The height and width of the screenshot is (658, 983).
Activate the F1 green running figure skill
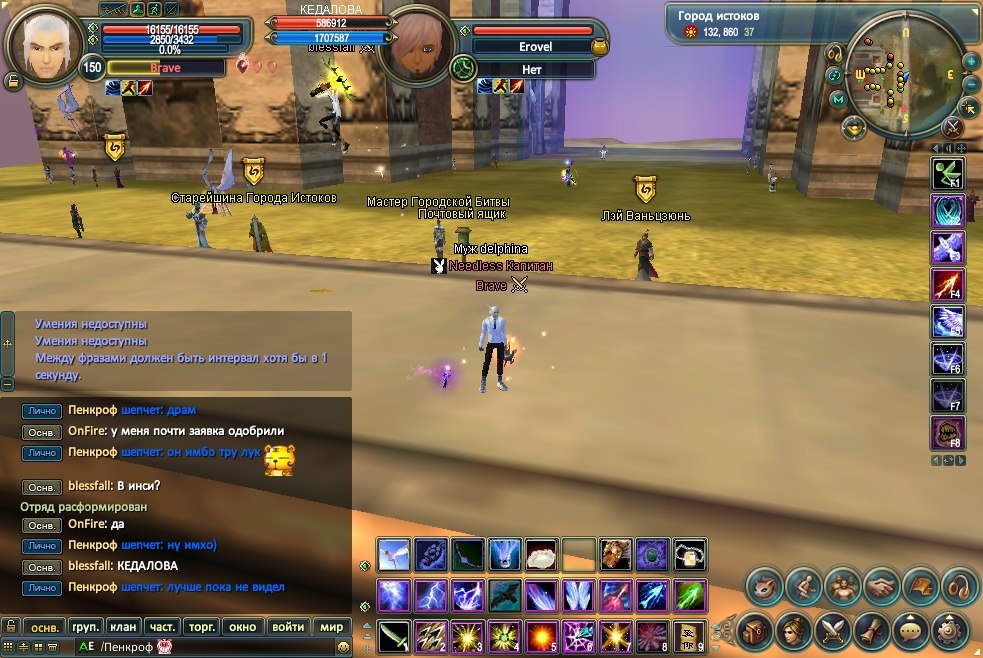pos(947,177)
